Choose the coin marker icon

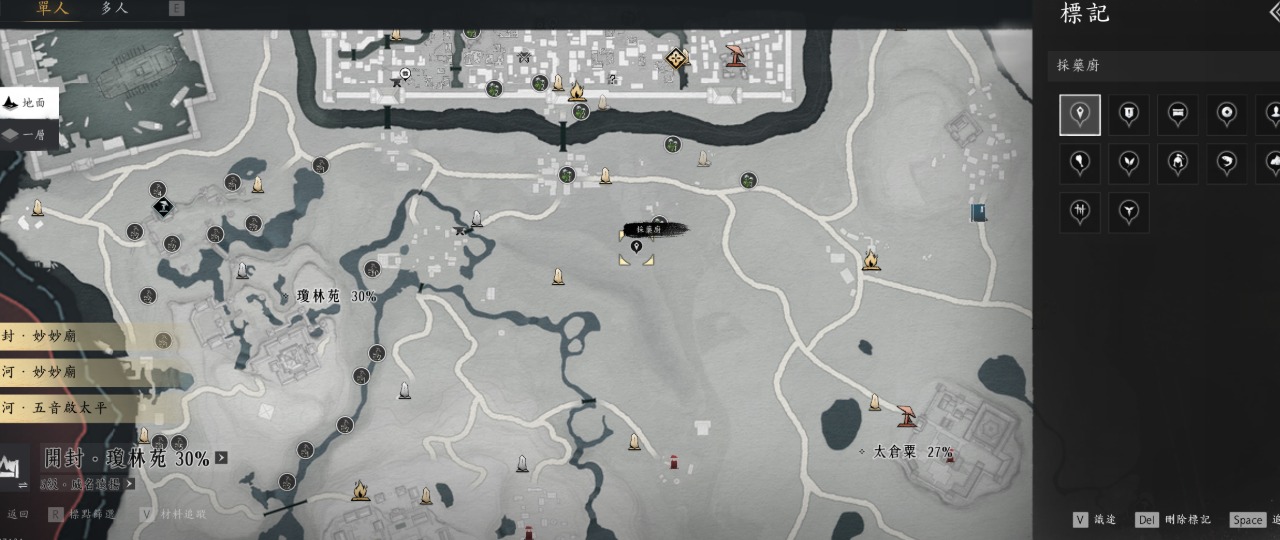coord(1227,115)
